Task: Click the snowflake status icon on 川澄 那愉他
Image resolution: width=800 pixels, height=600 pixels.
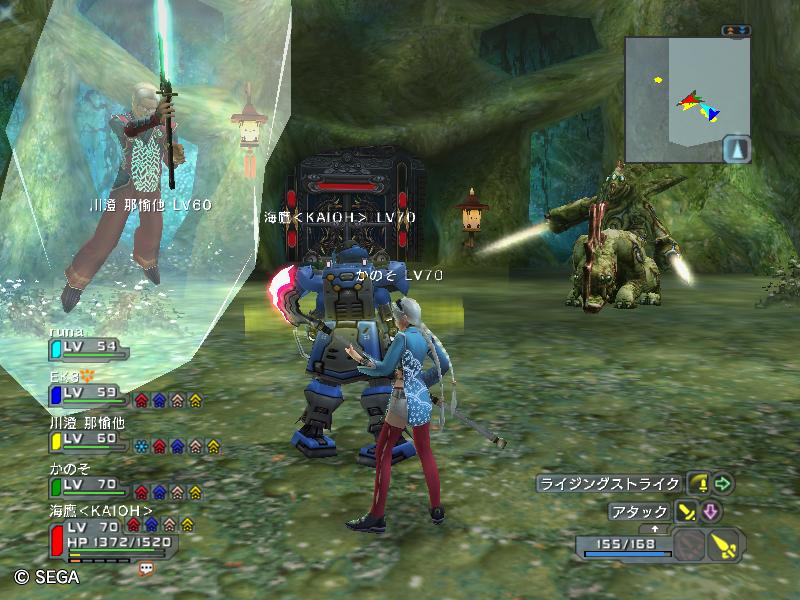Action: tap(141, 447)
